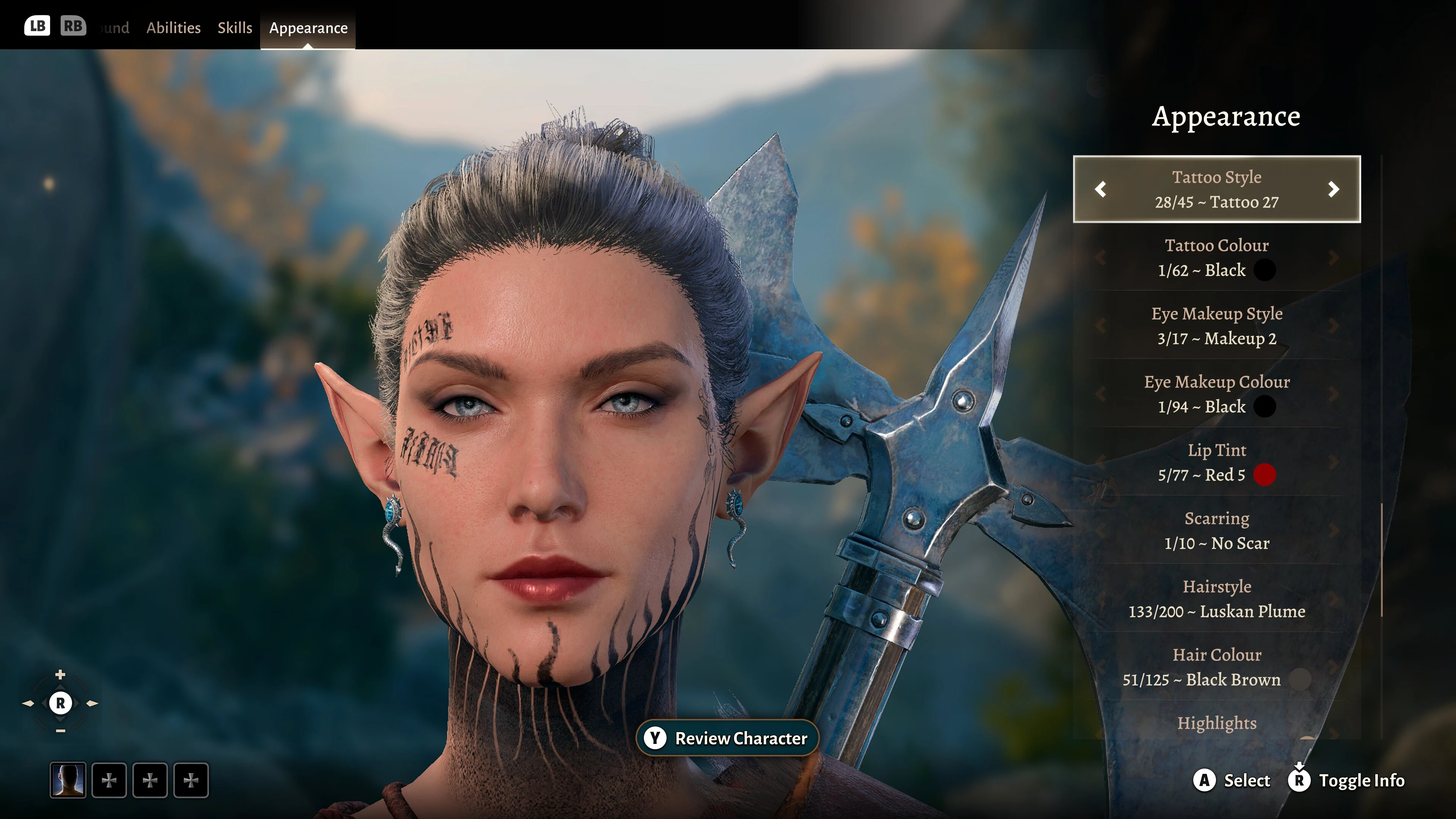Open the Hair Colour option
Image resolution: width=1456 pixels, height=819 pixels.
click(1216, 667)
